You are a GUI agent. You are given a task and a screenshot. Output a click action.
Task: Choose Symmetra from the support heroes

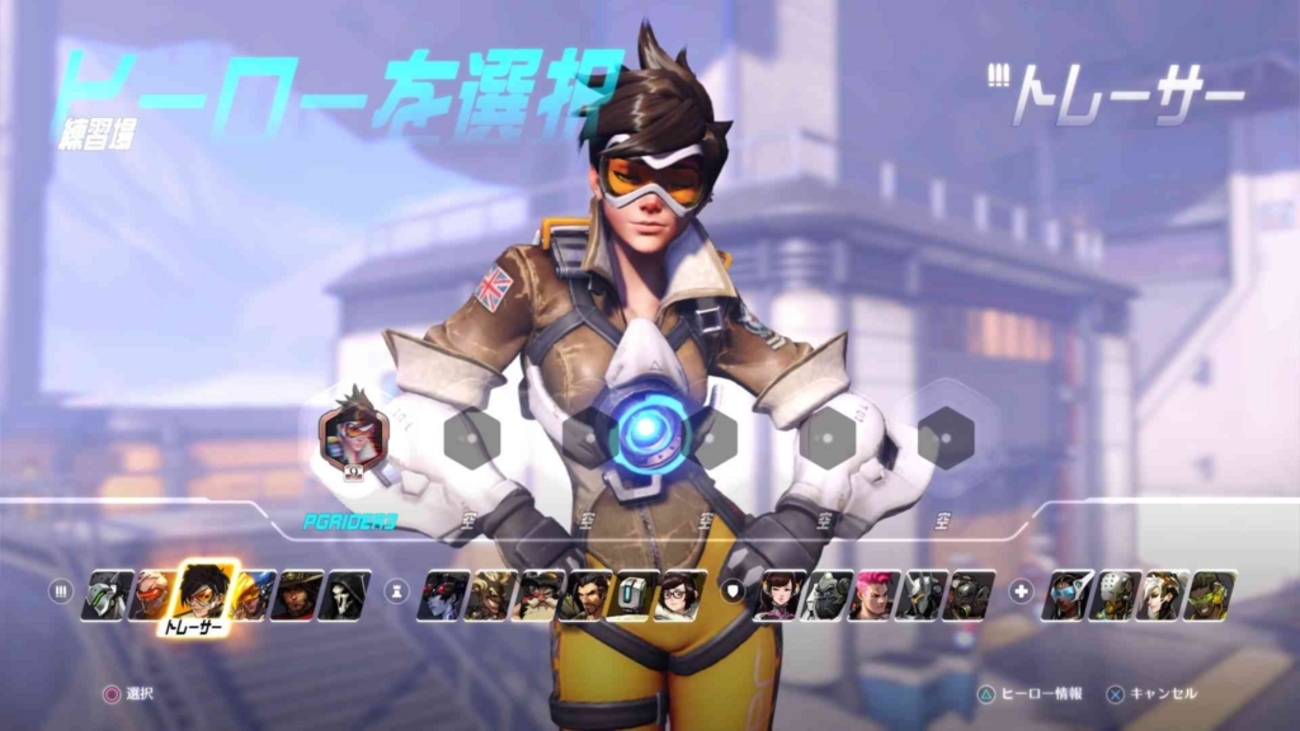[1066, 595]
